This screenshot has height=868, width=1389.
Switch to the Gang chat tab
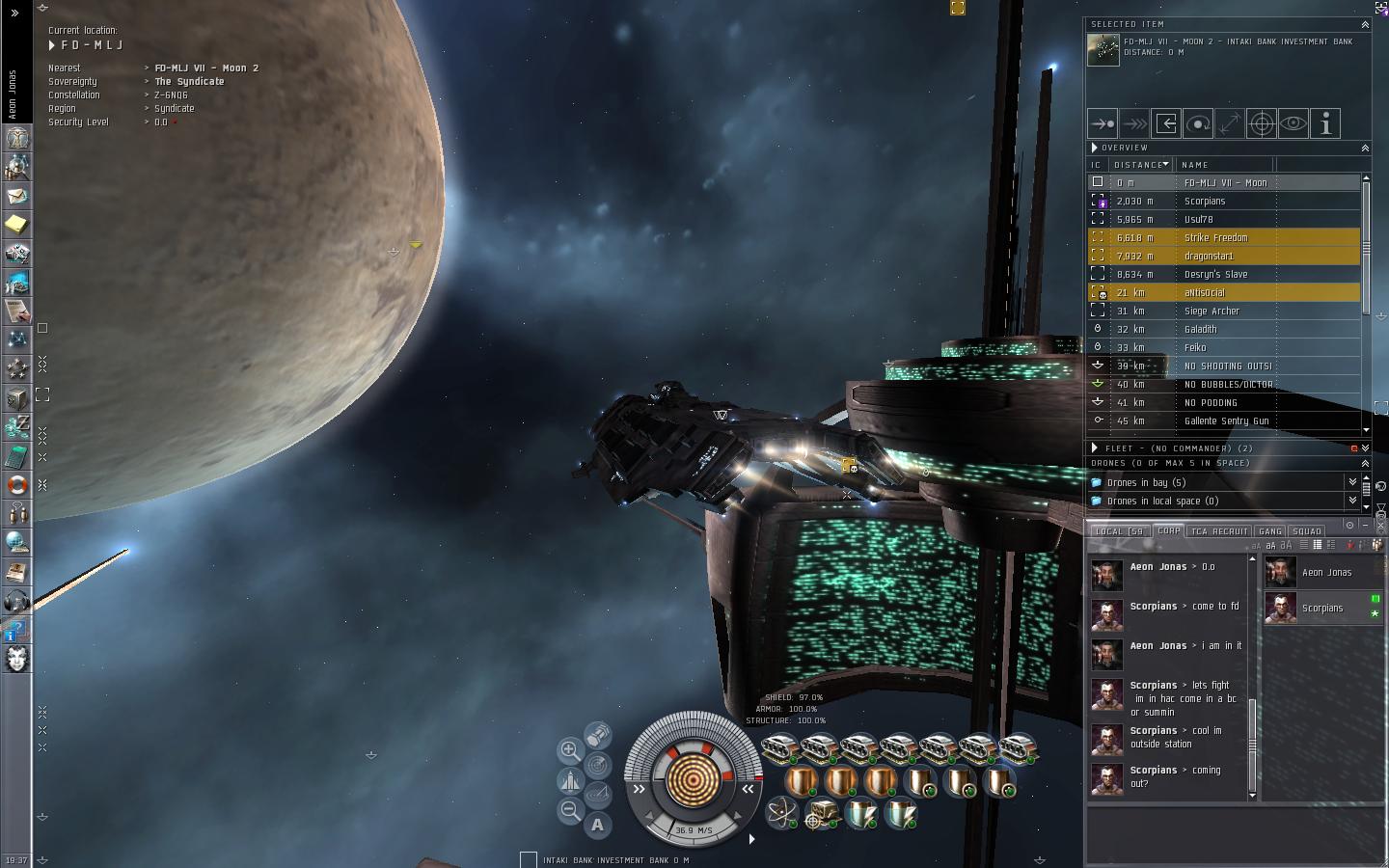coord(1270,531)
